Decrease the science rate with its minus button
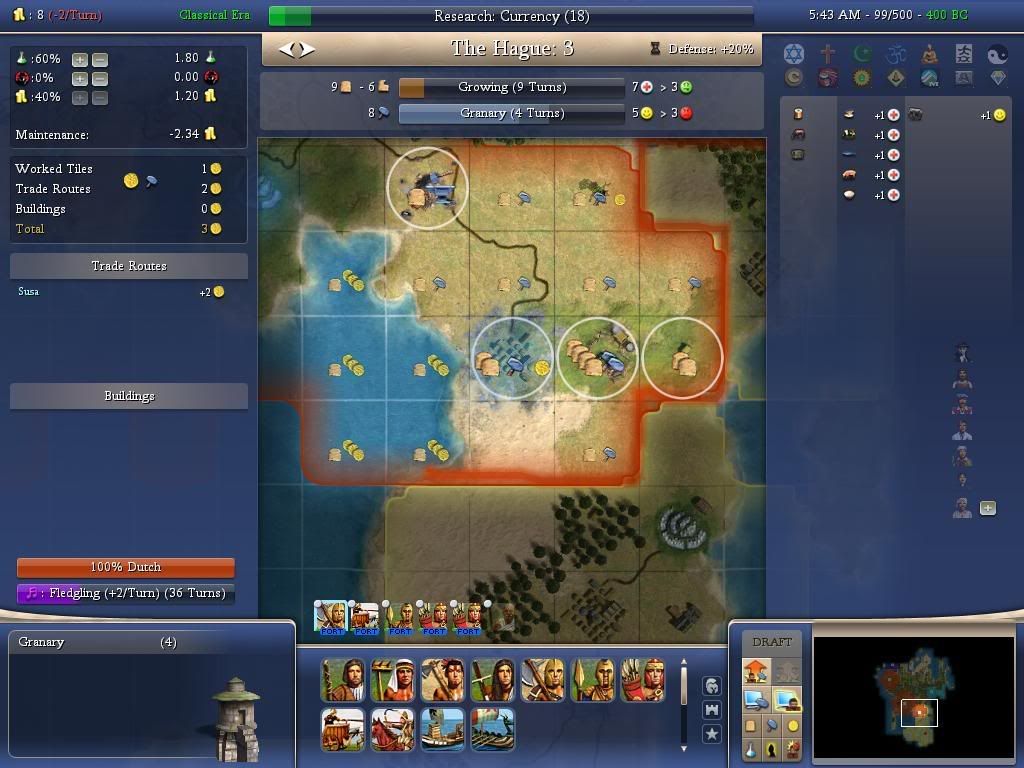This screenshot has height=768, width=1024. tap(99, 59)
